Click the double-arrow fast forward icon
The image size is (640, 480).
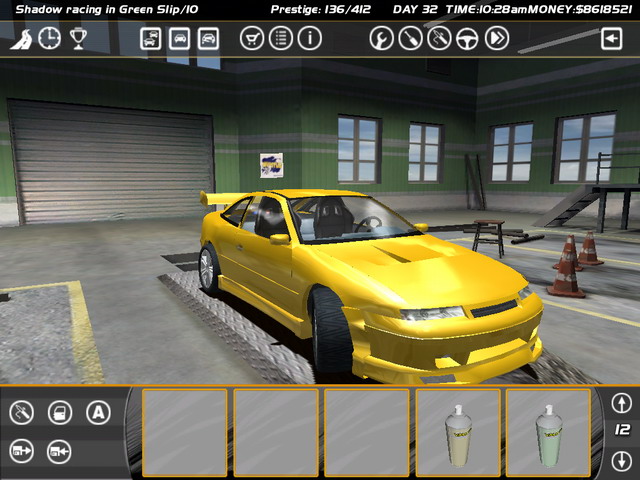[497, 39]
